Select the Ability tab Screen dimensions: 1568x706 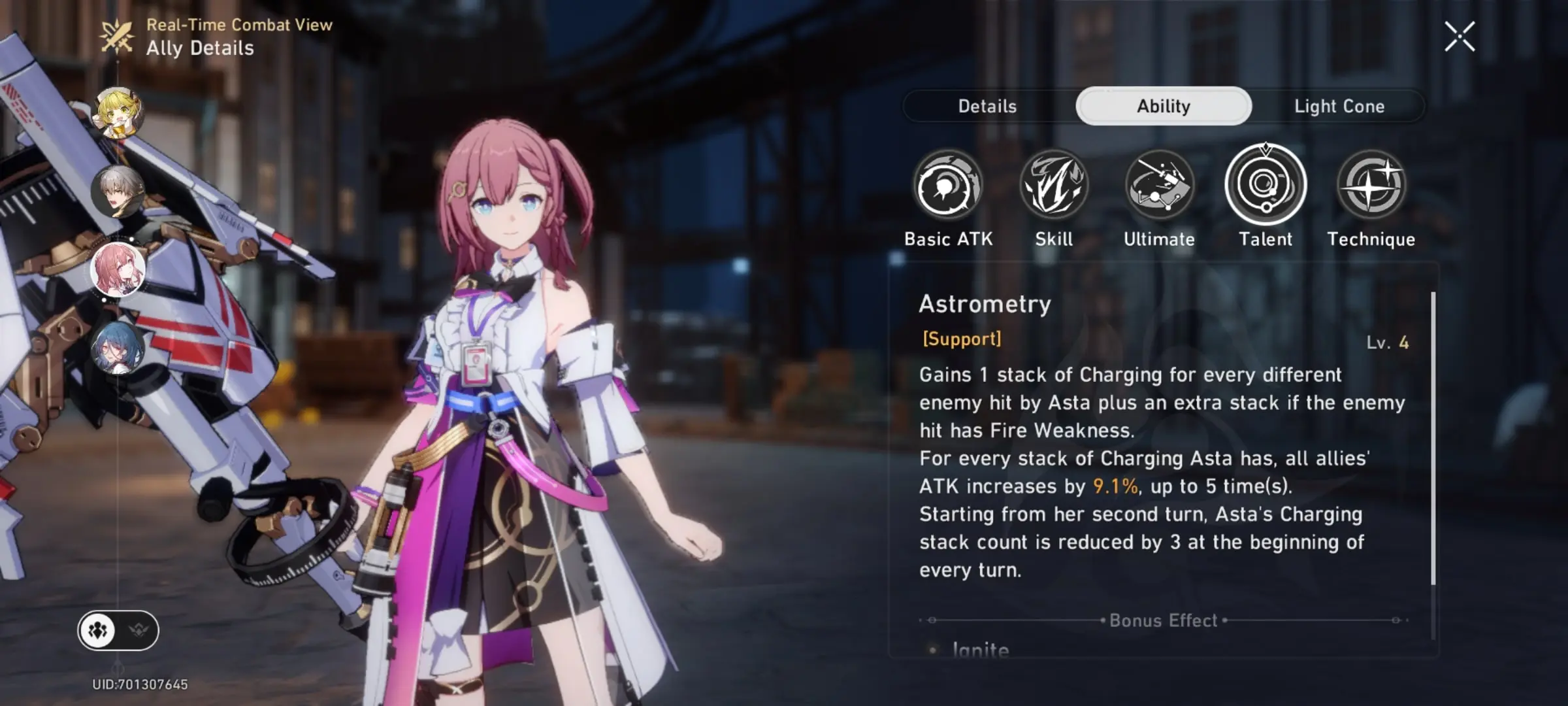click(x=1163, y=106)
